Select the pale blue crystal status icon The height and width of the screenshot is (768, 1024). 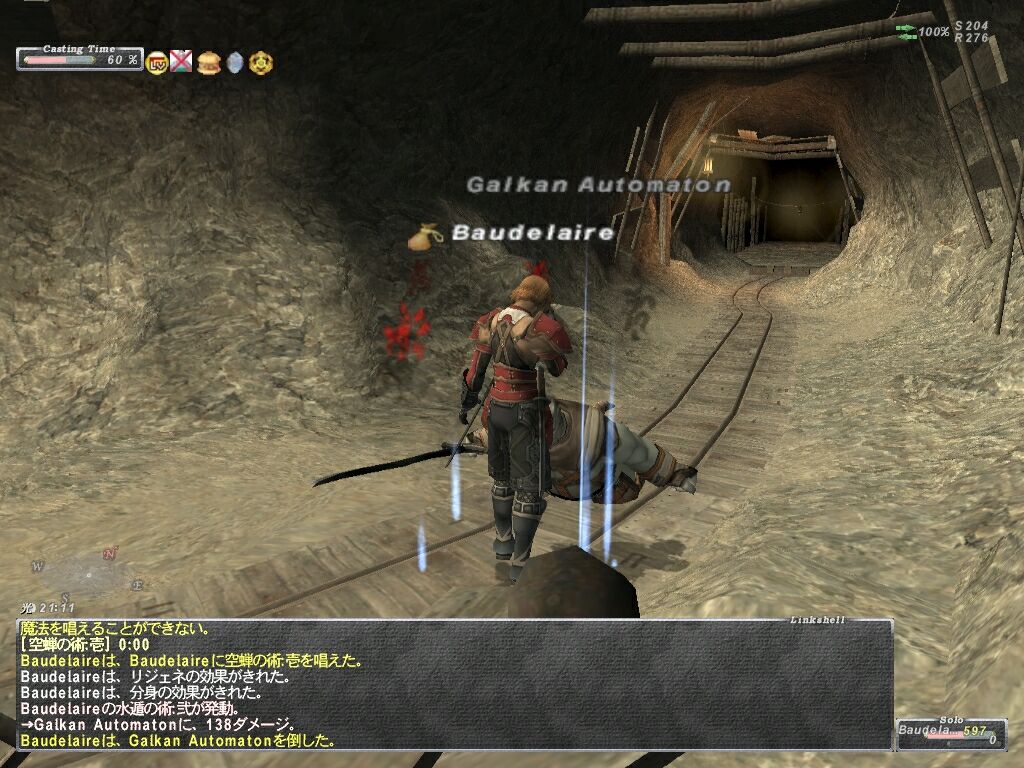point(235,63)
